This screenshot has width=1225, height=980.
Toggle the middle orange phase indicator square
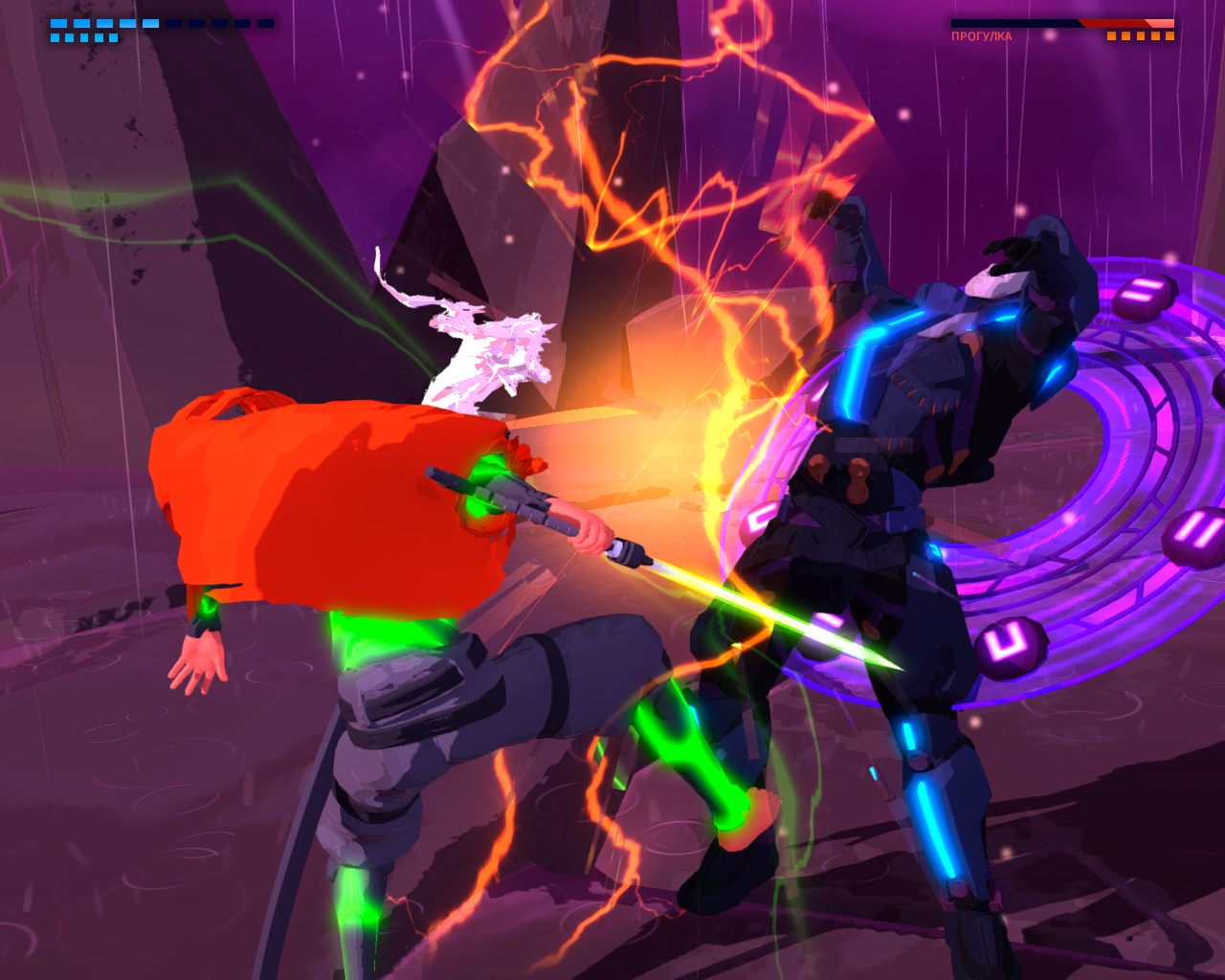pyautogui.click(x=1141, y=35)
